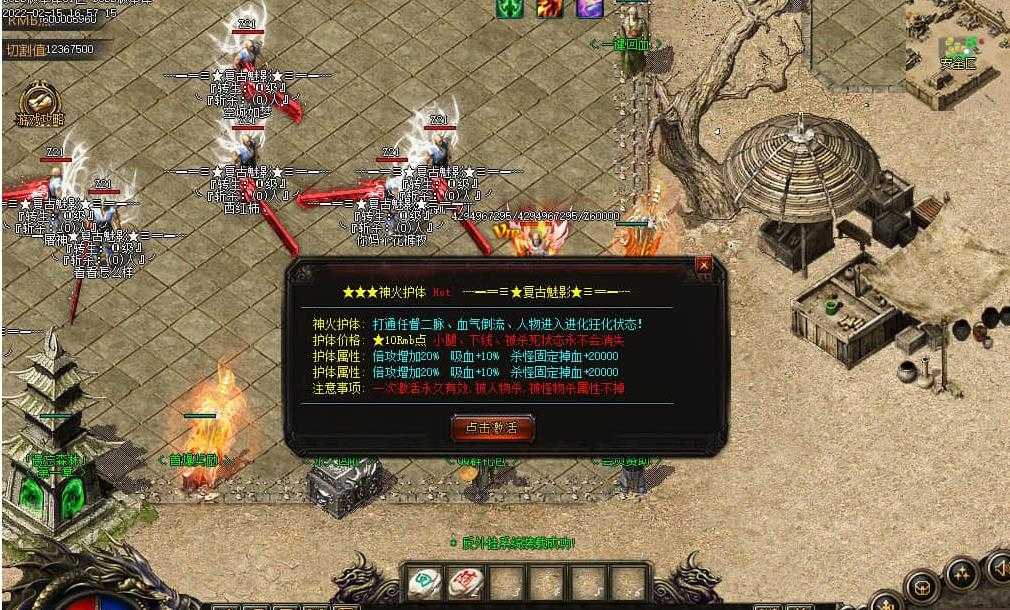
Task: Click the green buff icon at top
Action: (x=510, y=8)
